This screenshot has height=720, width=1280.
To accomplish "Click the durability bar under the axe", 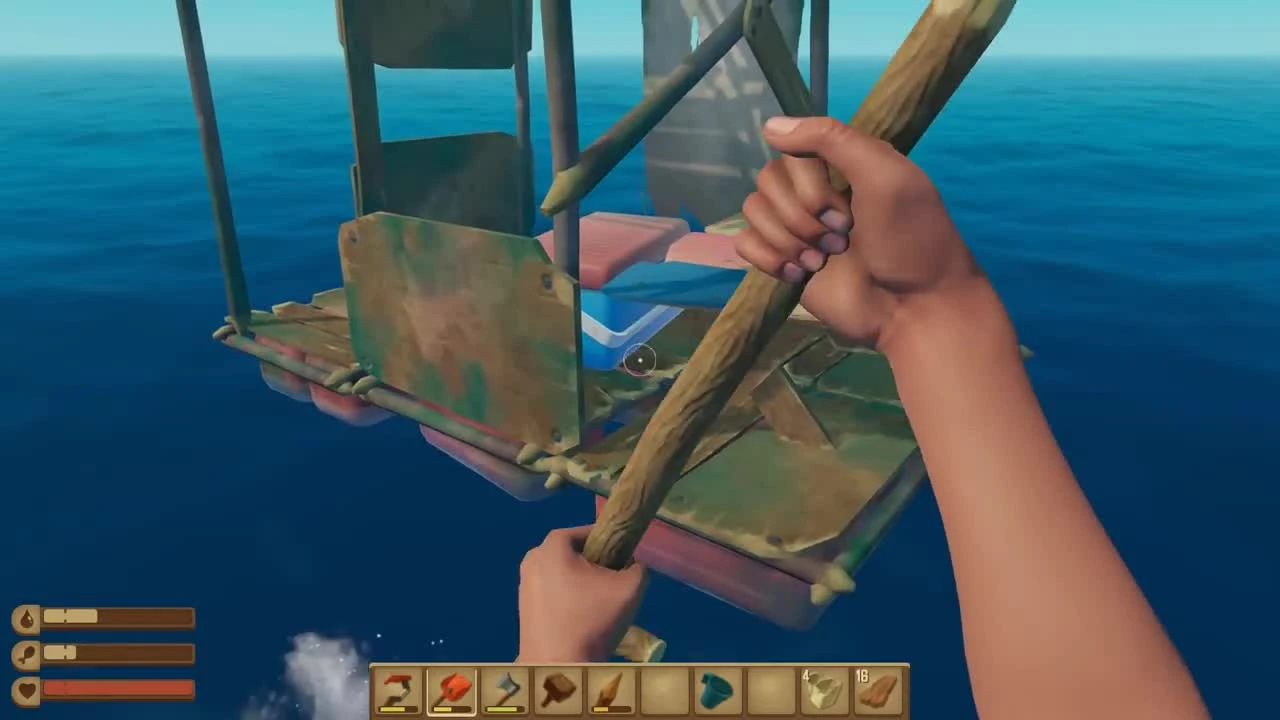I will pos(503,708).
